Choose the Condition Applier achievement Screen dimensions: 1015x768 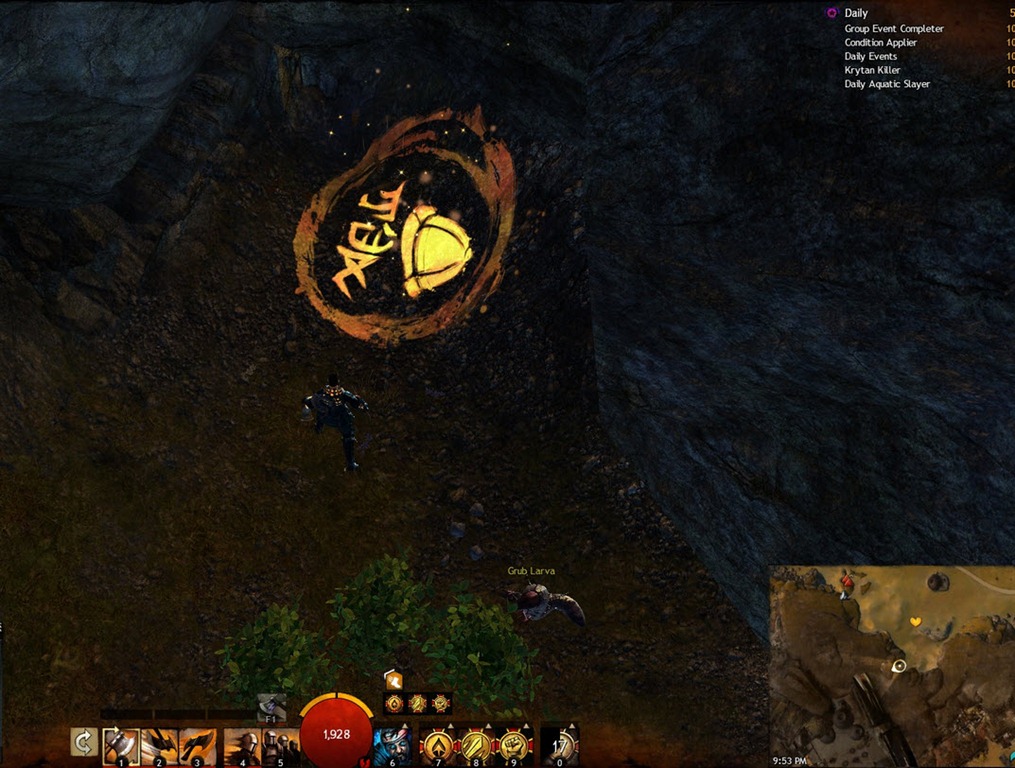880,43
